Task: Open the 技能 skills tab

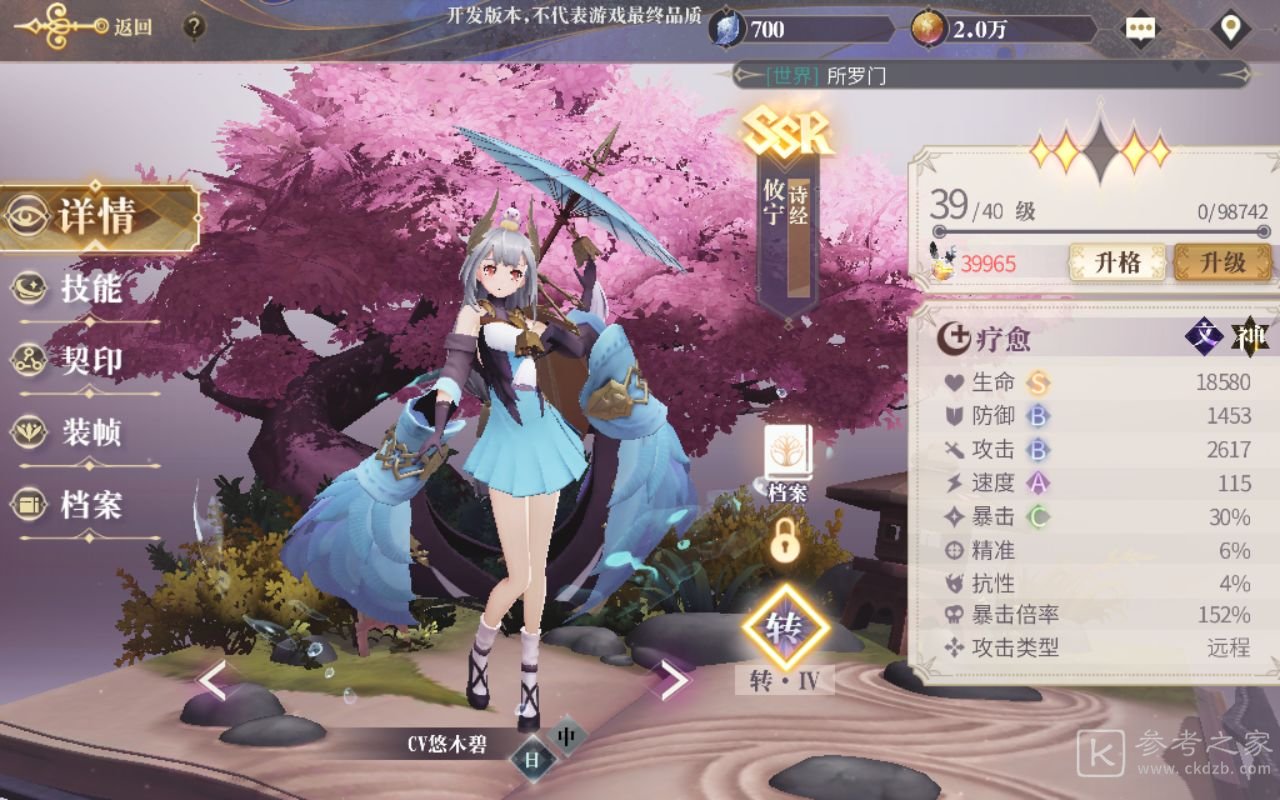Action: pos(88,289)
